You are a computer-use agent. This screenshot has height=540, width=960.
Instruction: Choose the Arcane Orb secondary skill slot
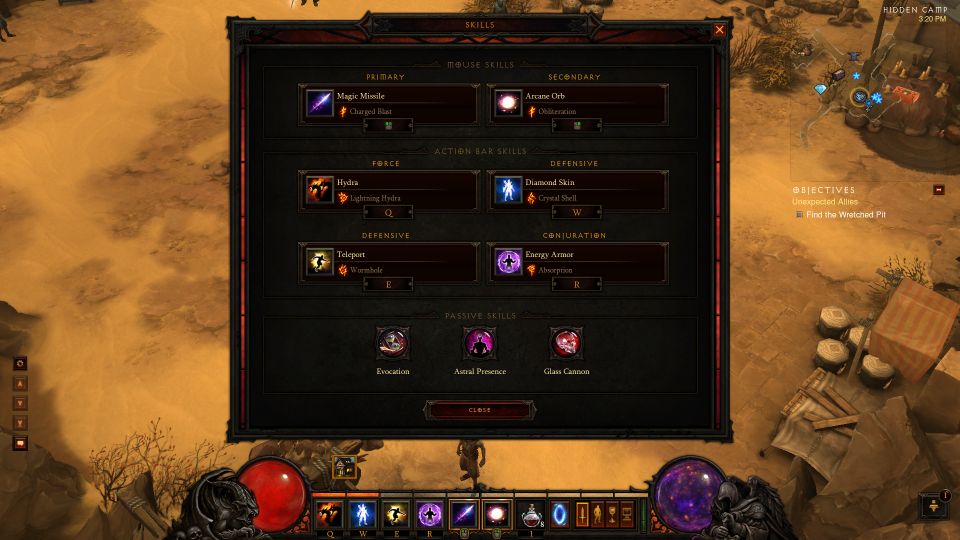577,104
